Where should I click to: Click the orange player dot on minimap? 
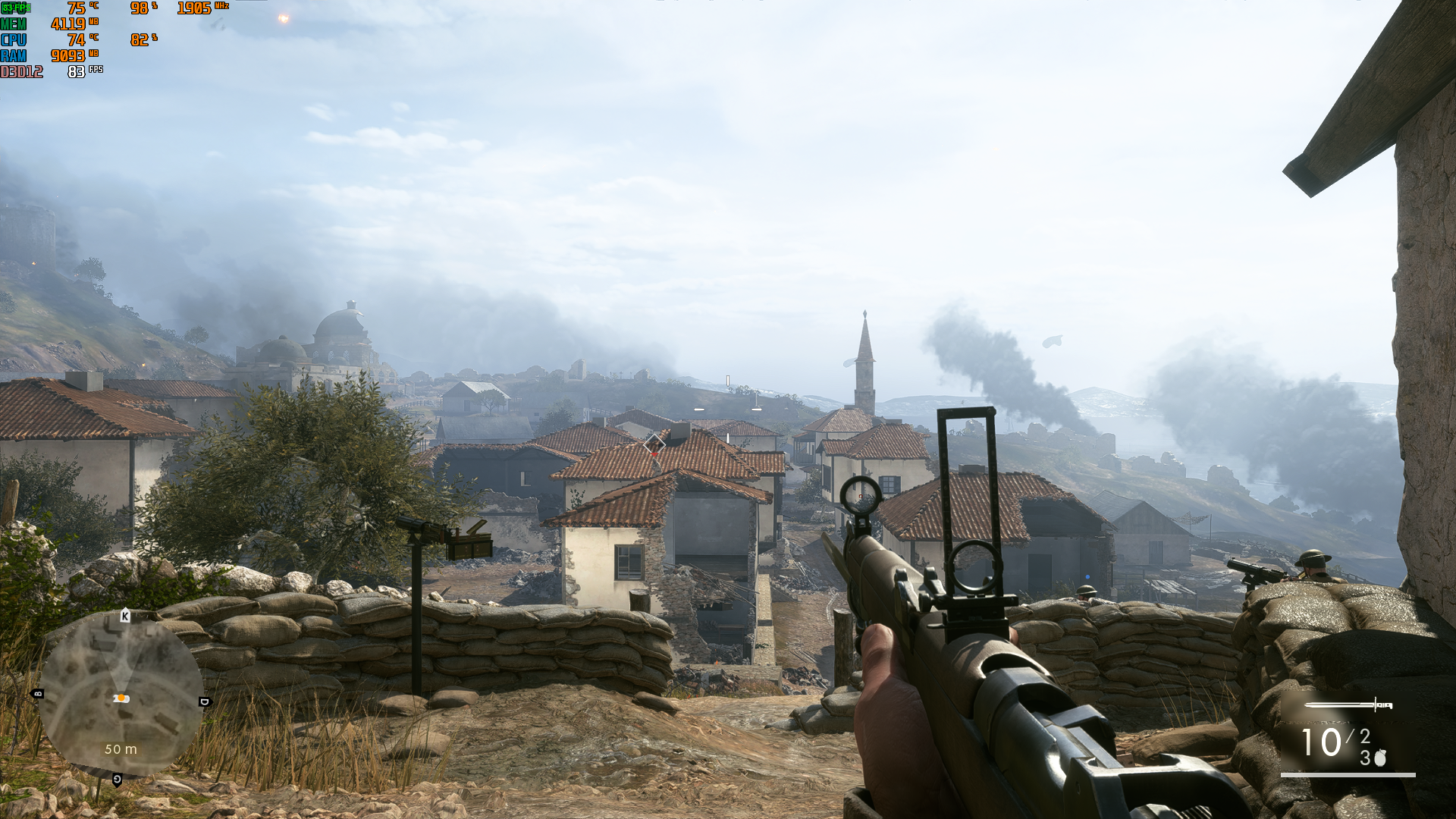coord(121,698)
